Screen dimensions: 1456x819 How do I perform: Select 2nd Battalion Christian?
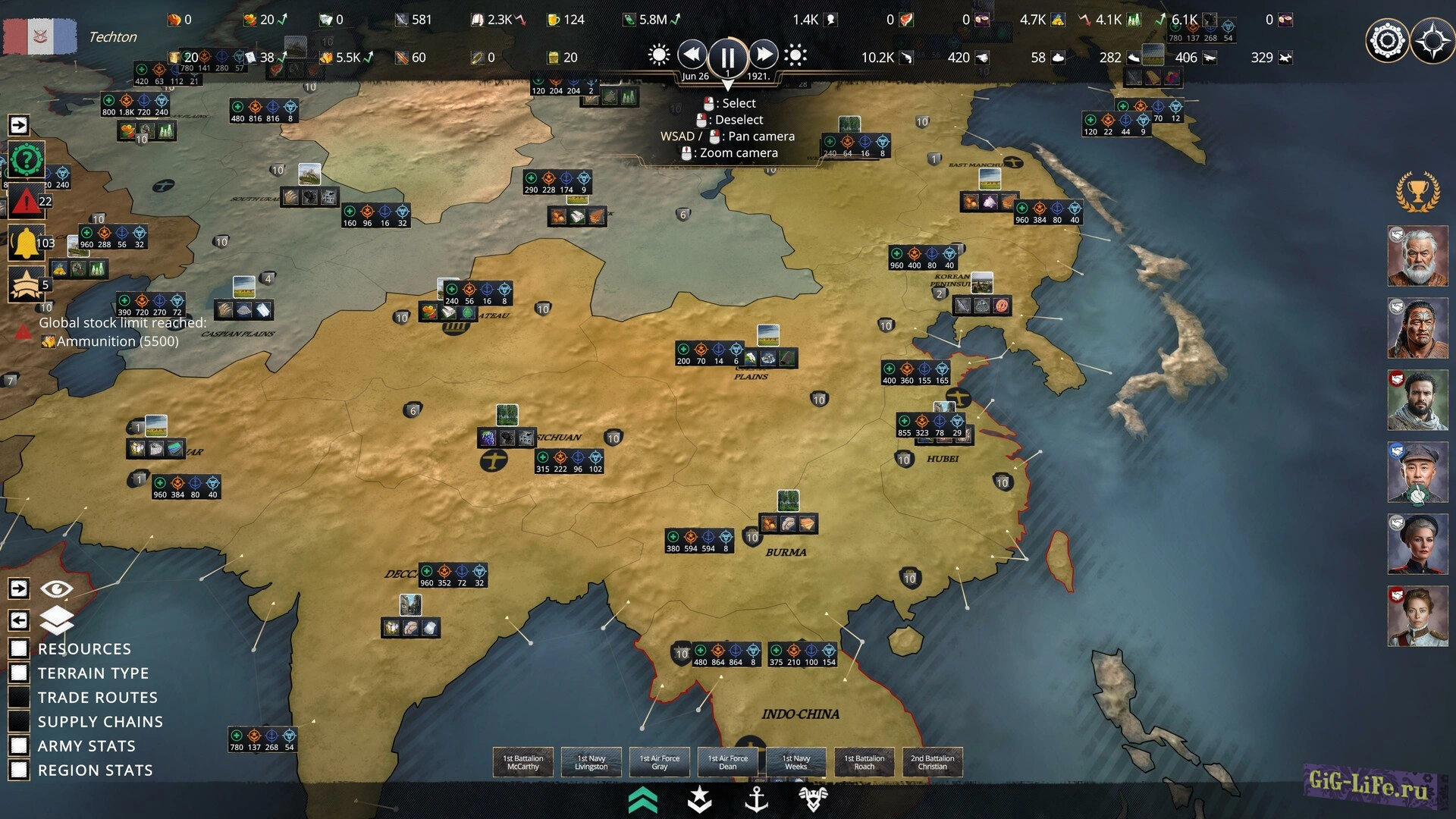[x=933, y=762]
